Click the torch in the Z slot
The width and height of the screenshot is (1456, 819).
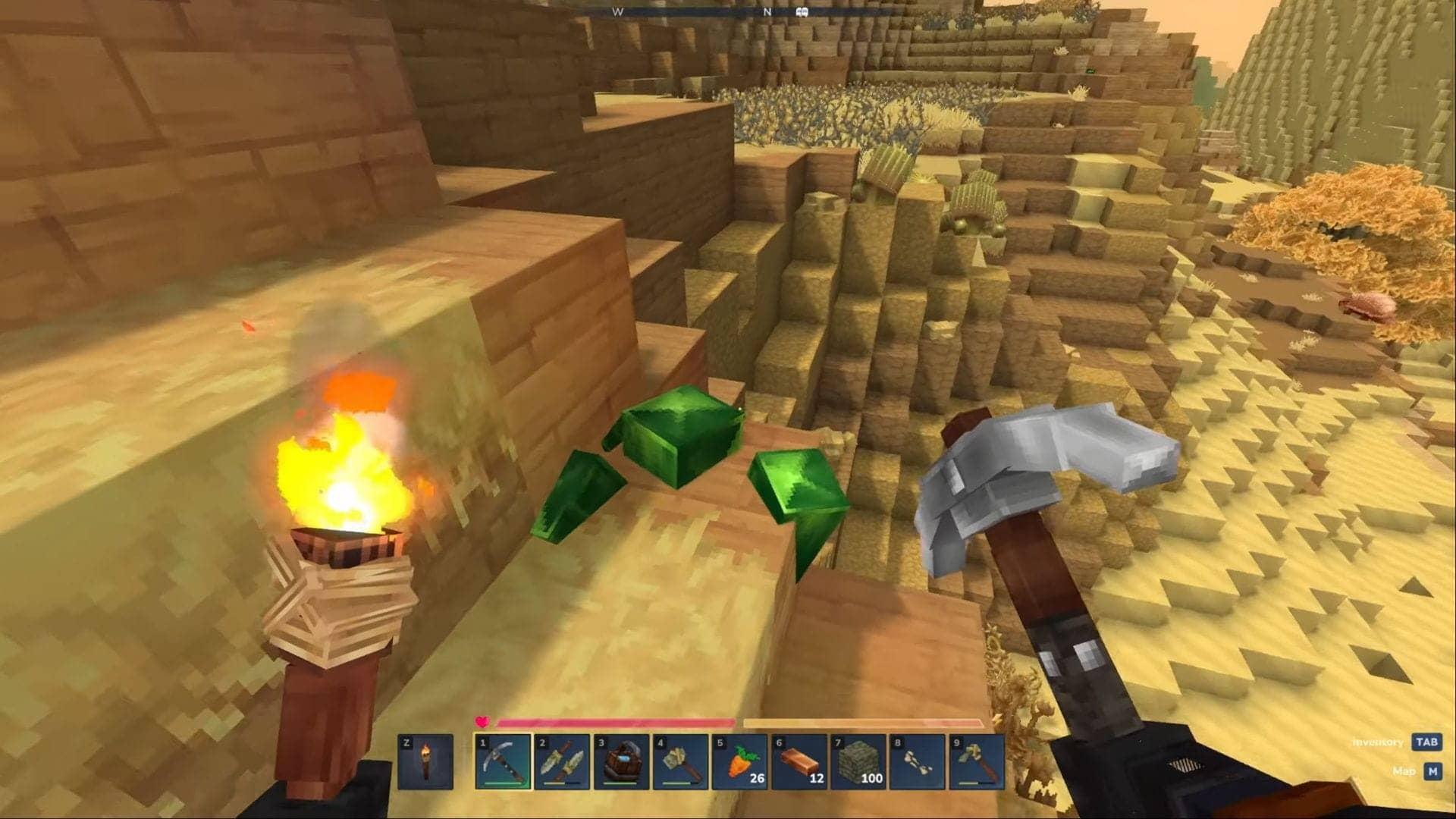(x=427, y=762)
